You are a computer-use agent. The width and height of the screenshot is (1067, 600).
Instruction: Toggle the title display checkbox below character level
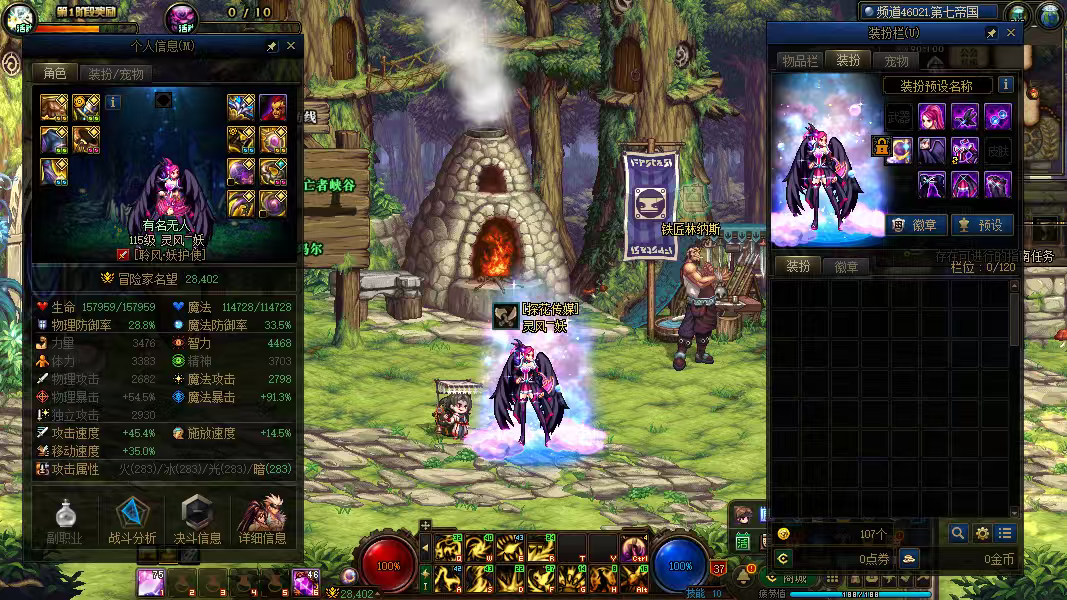point(122,254)
